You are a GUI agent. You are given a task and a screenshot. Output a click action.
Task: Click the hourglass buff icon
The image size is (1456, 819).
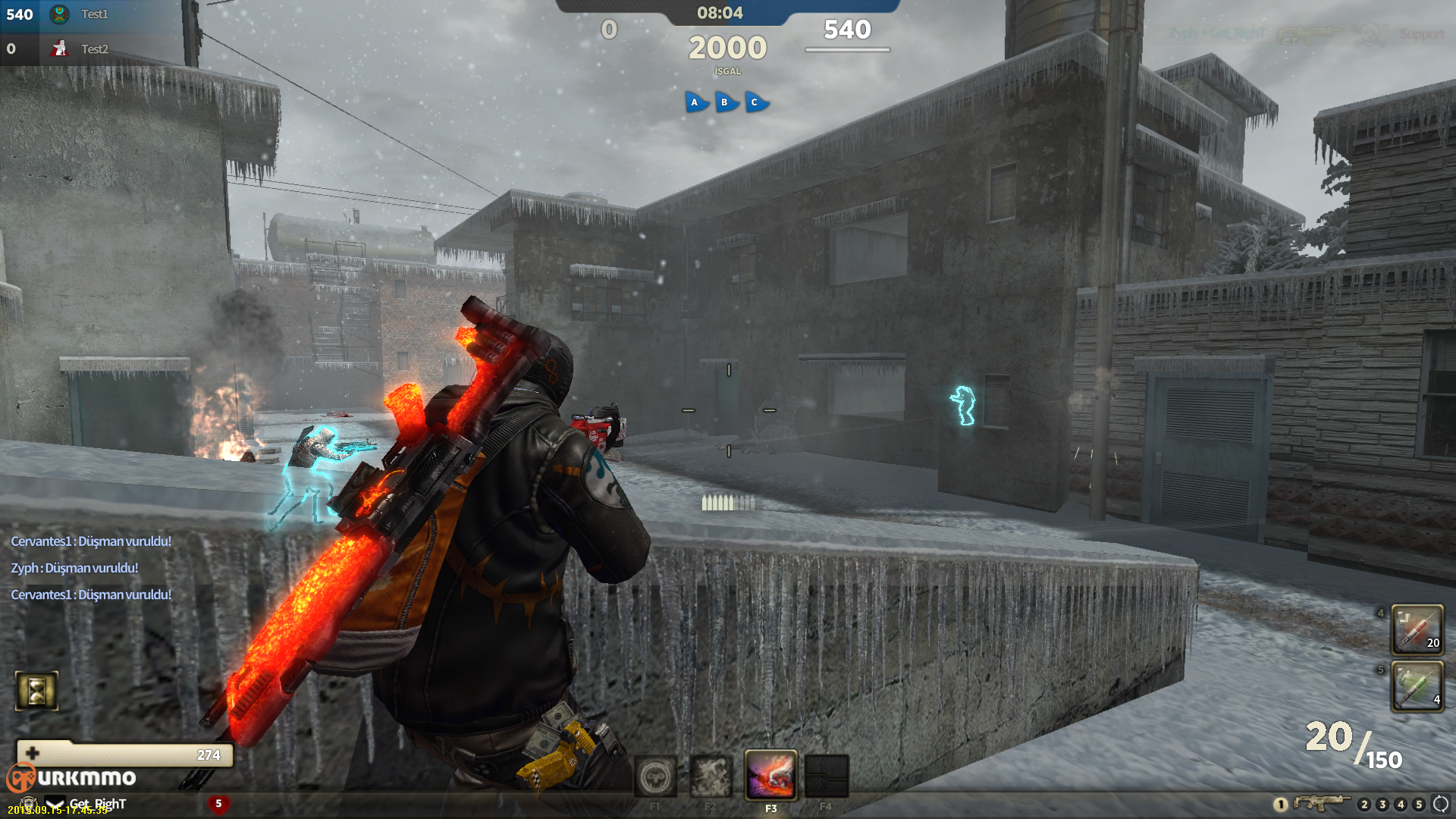click(36, 691)
